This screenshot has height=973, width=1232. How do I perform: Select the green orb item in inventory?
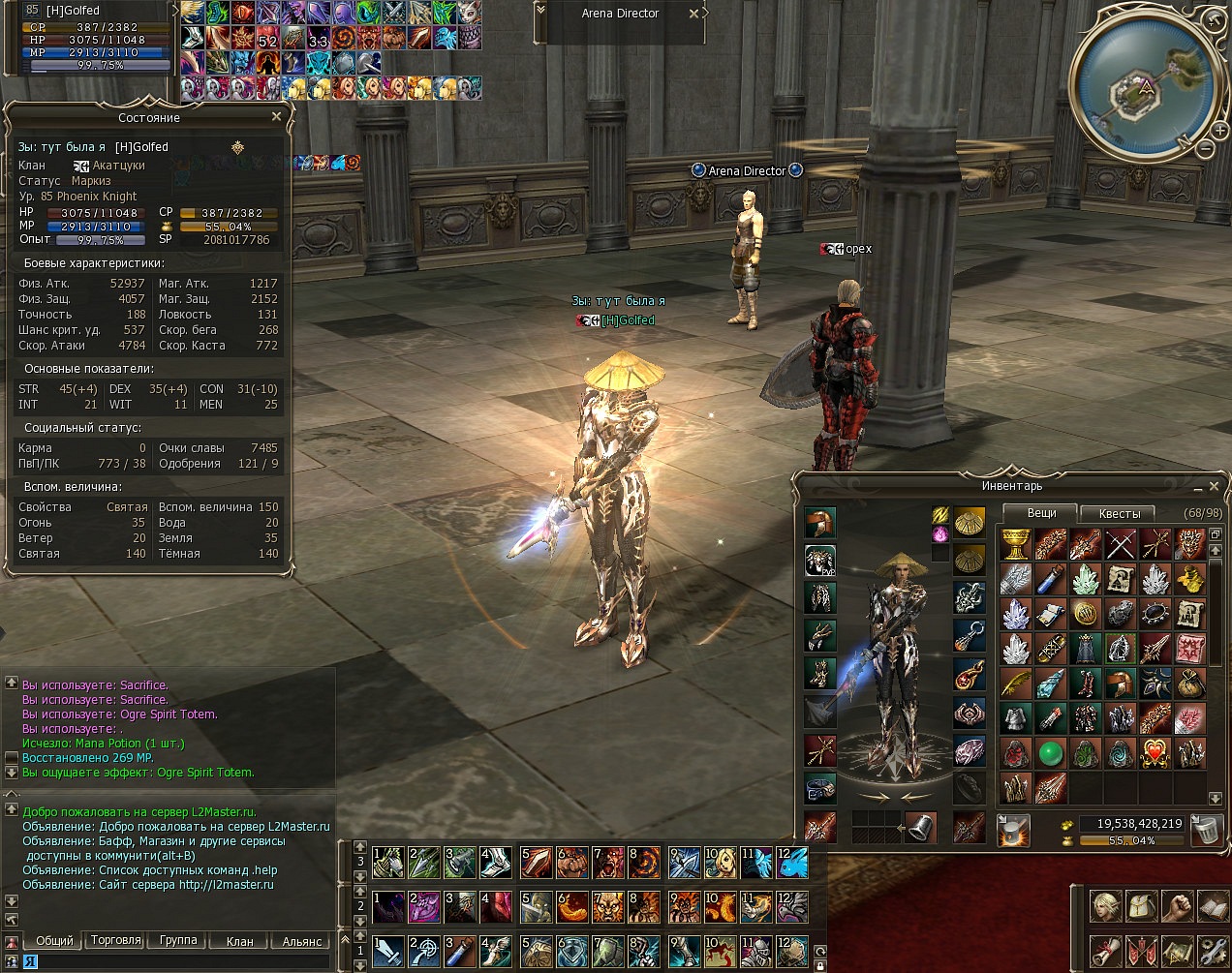pyautogui.click(x=1050, y=752)
